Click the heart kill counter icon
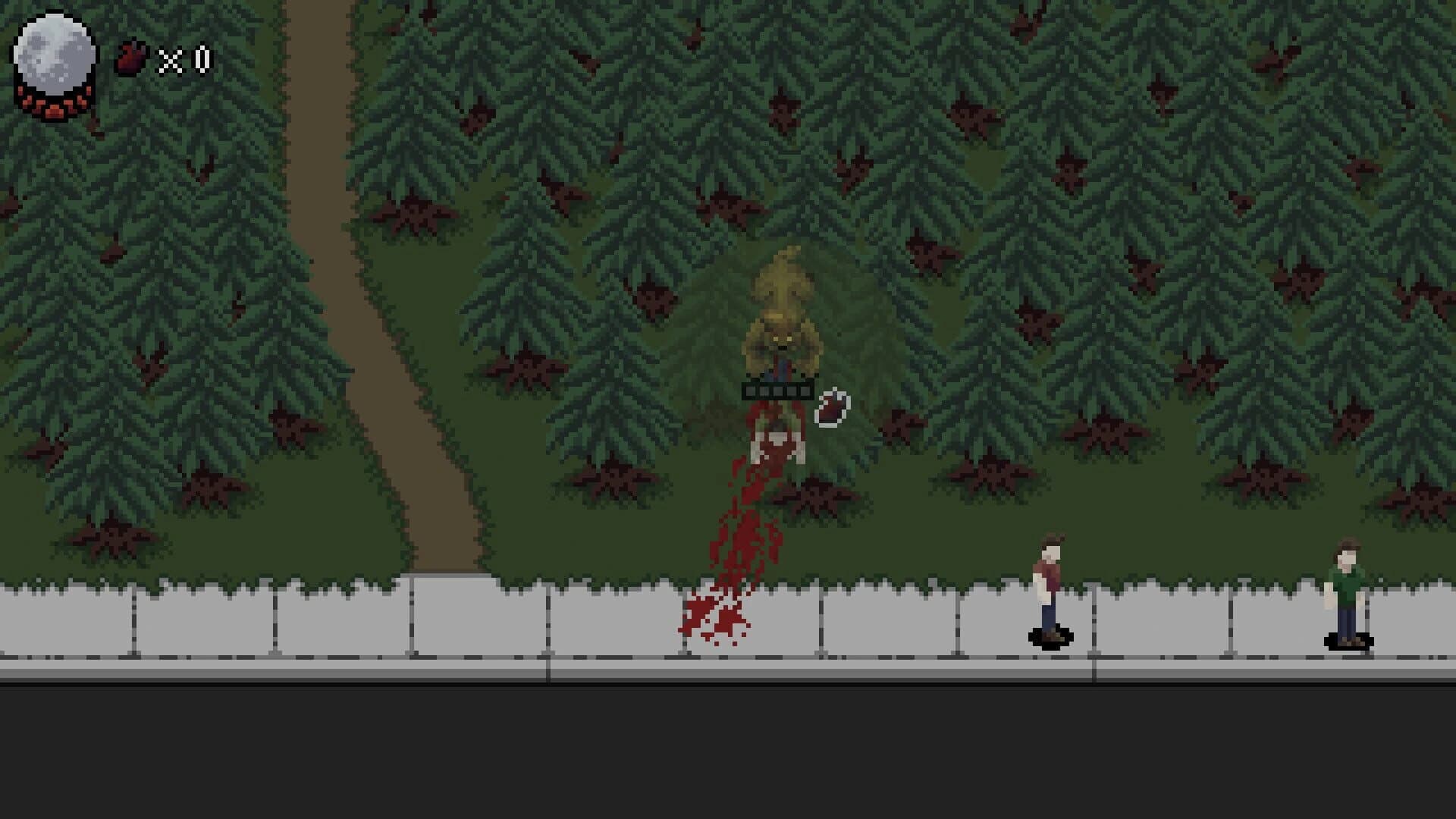The height and width of the screenshot is (819, 1456). [x=129, y=55]
